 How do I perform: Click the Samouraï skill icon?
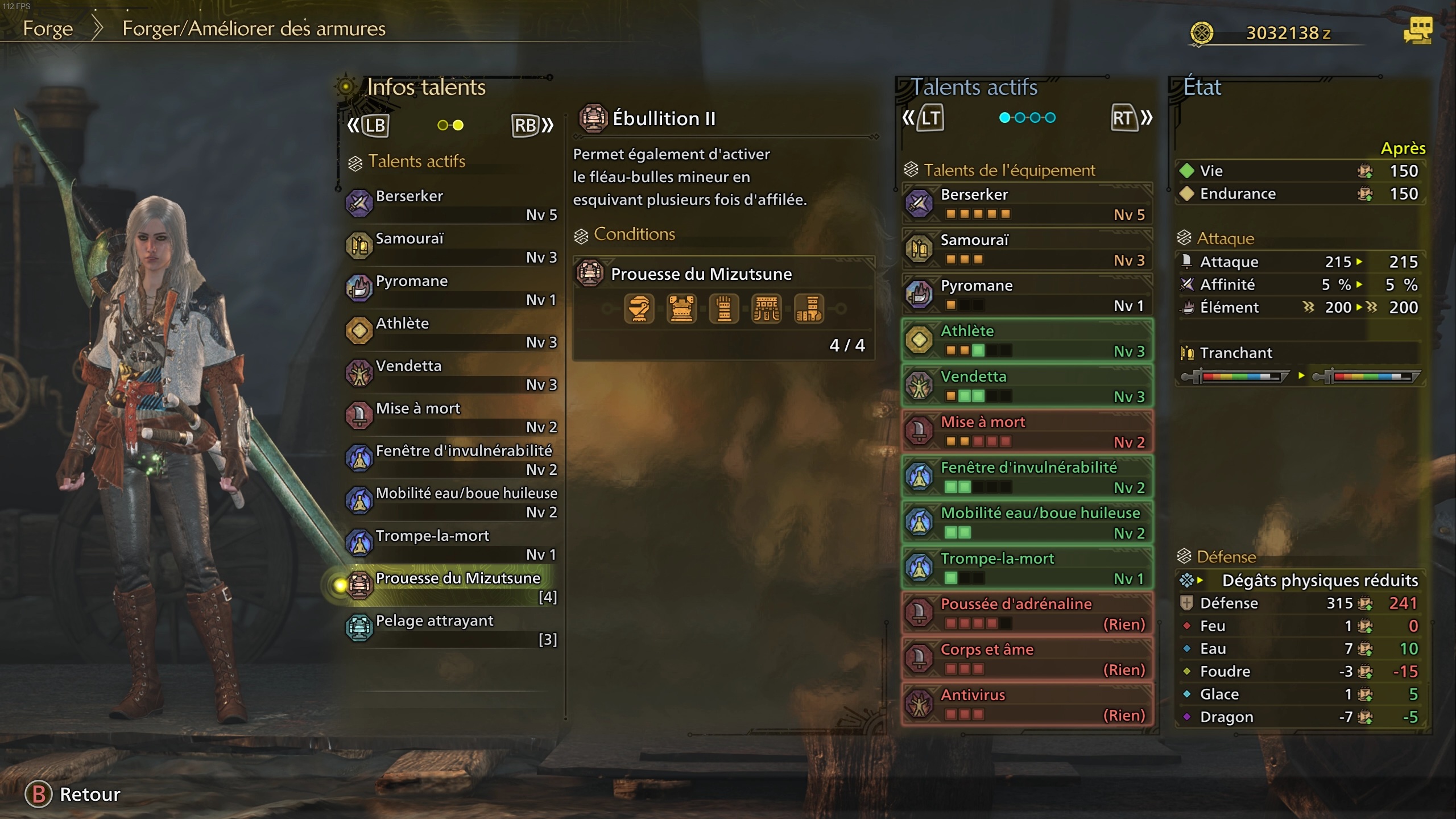click(x=359, y=246)
